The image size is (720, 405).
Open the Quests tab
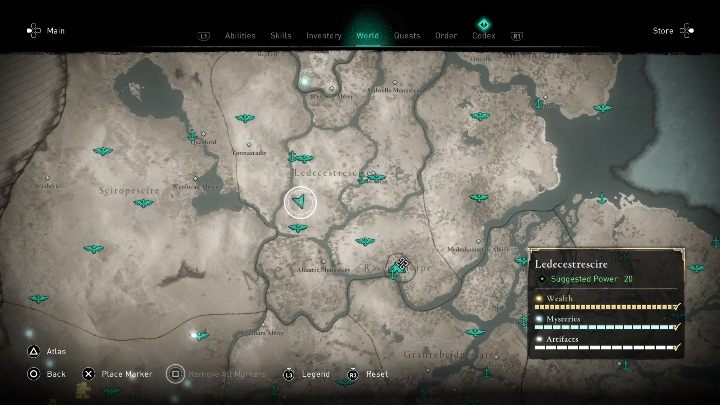[407, 36]
